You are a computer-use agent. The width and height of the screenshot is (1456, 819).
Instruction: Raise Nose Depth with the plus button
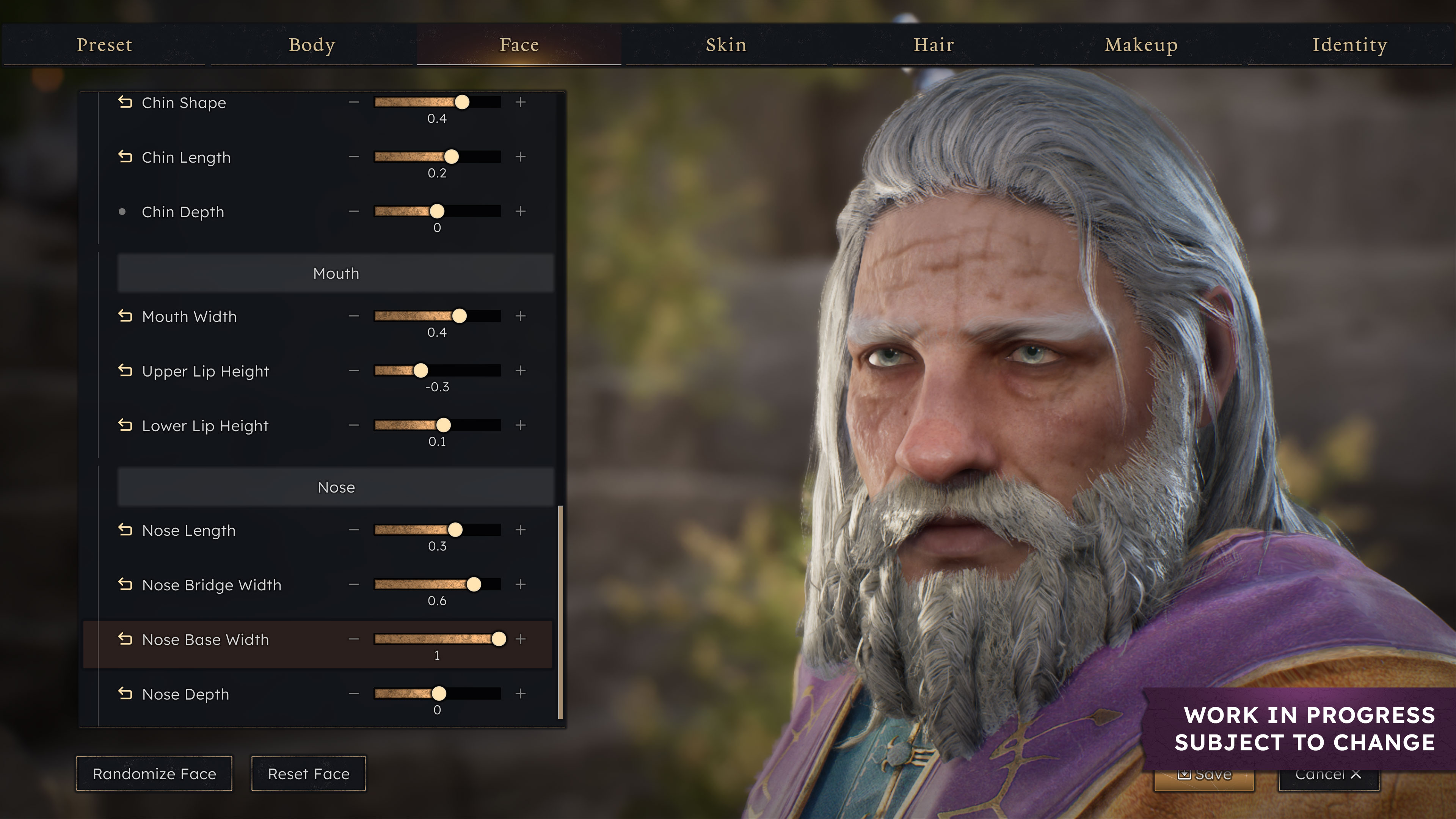521,693
